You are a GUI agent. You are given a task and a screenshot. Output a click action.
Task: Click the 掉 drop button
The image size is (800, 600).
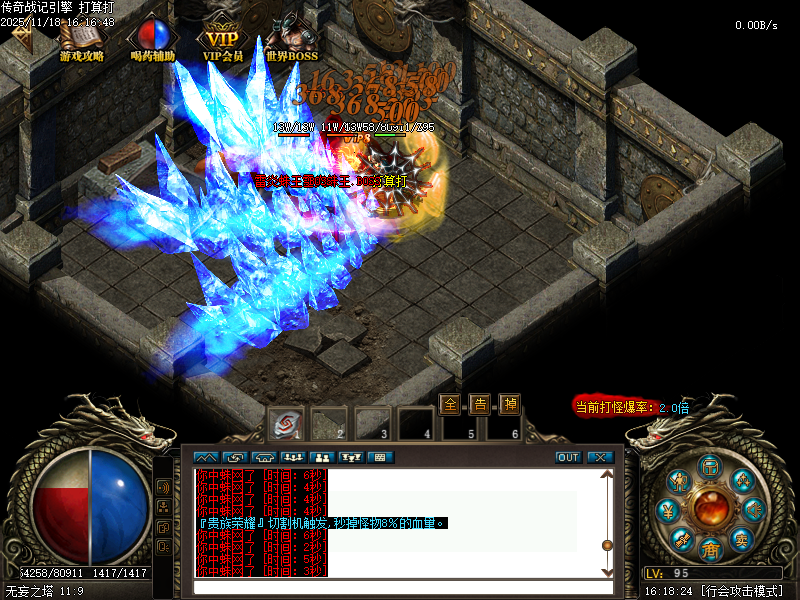[510, 404]
